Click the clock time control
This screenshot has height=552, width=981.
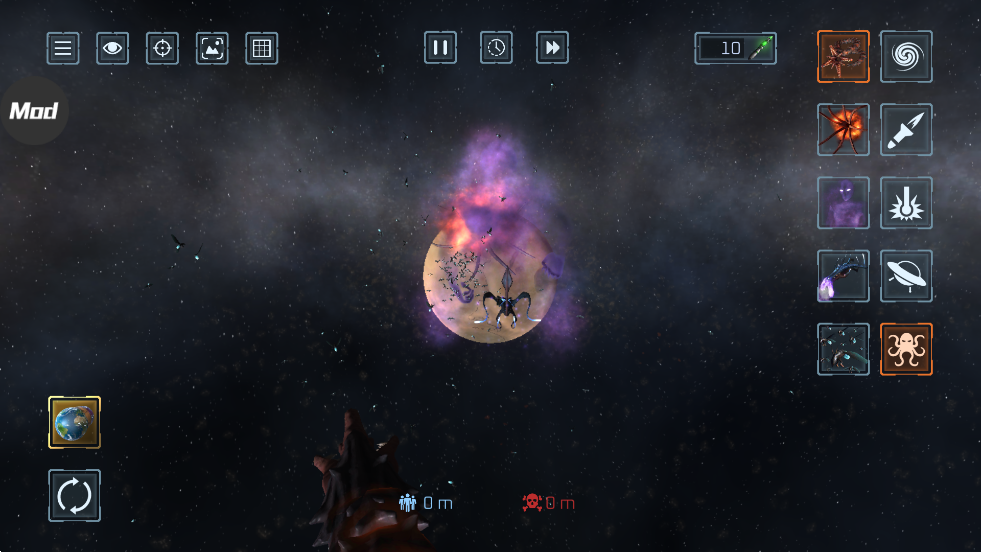tap(496, 47)
